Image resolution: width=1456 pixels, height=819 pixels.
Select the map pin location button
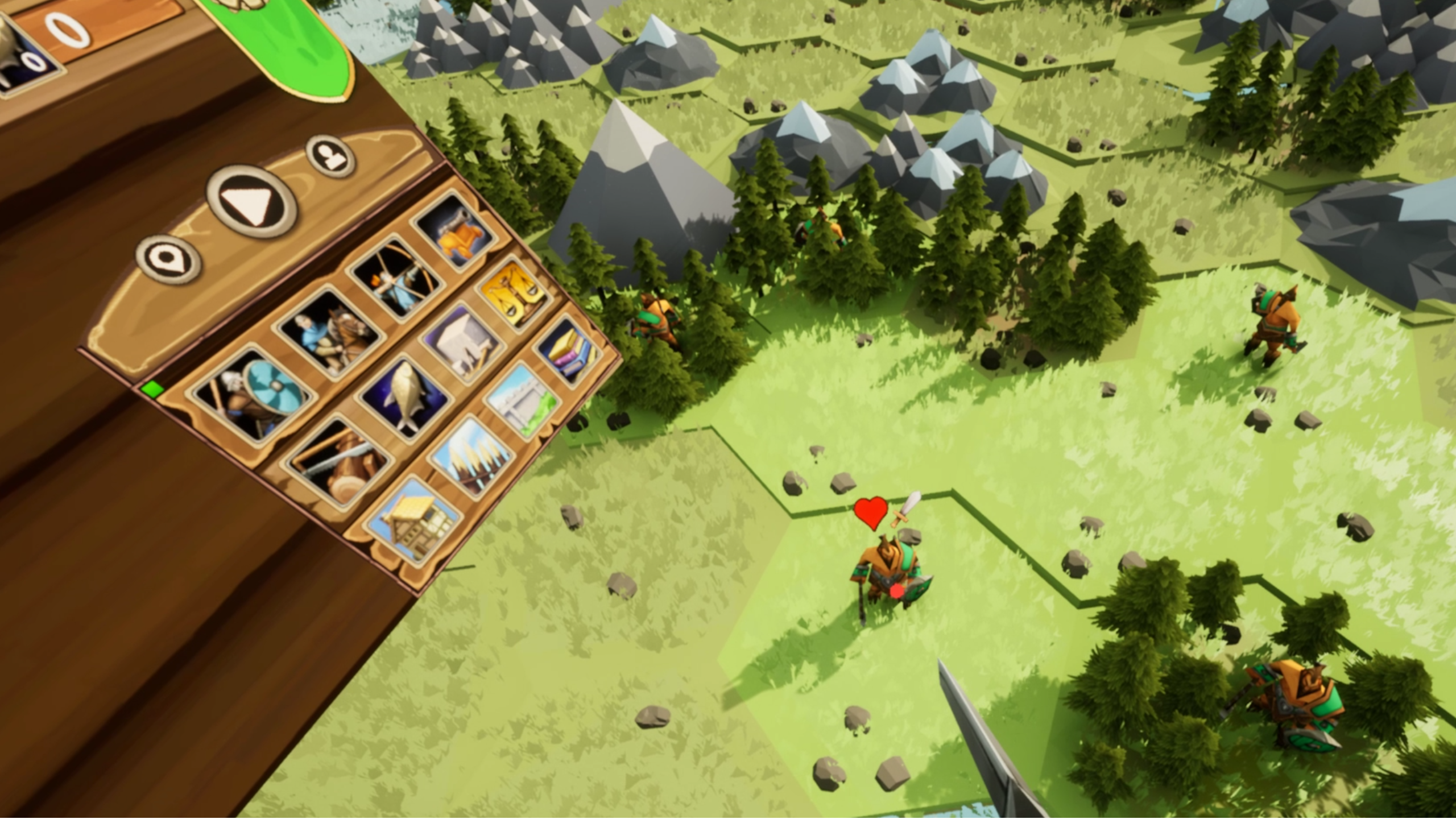[x=169, y=260]
